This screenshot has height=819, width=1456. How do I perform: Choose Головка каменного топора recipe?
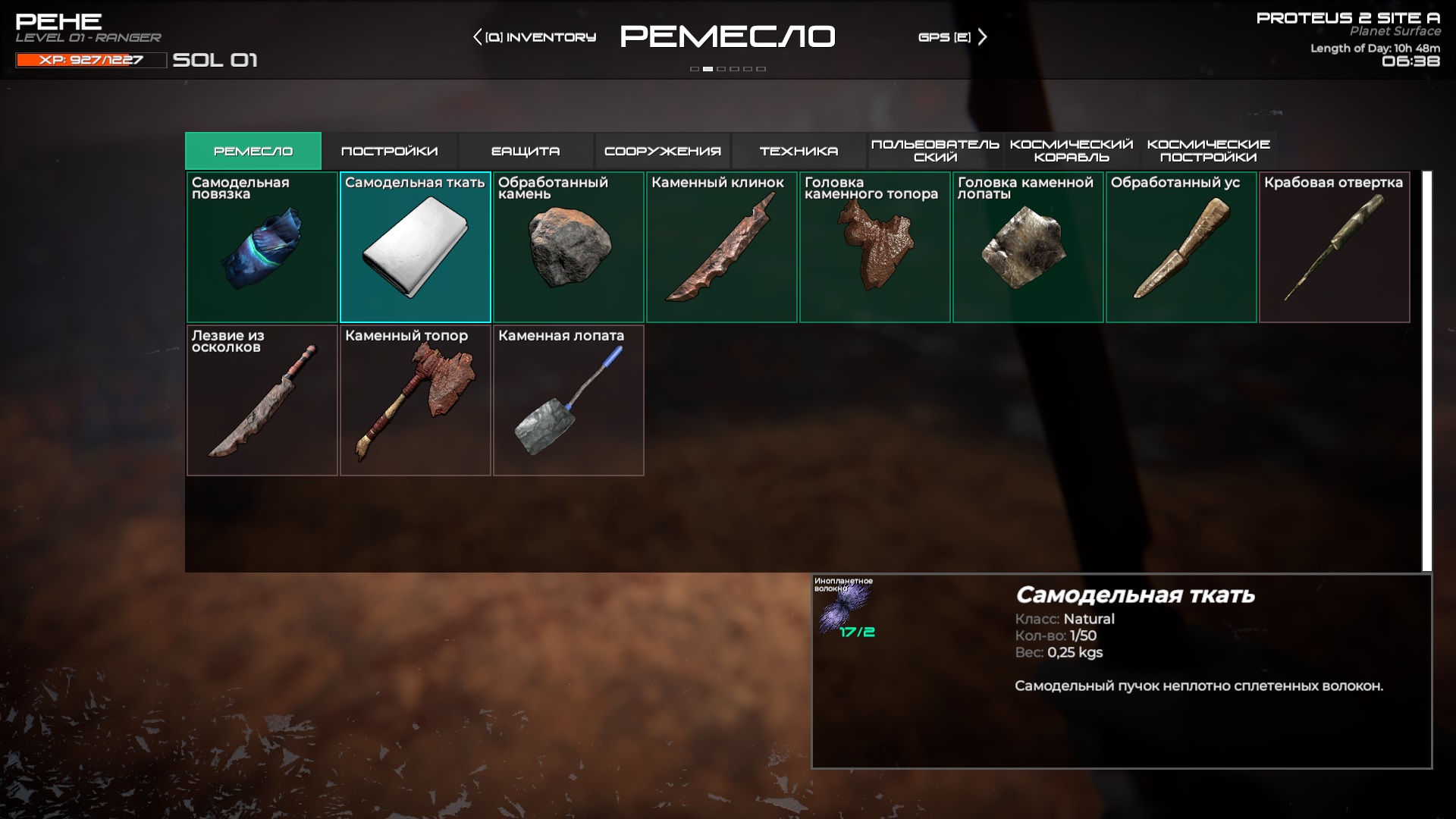pyautogui.click(x=875, y=247)
